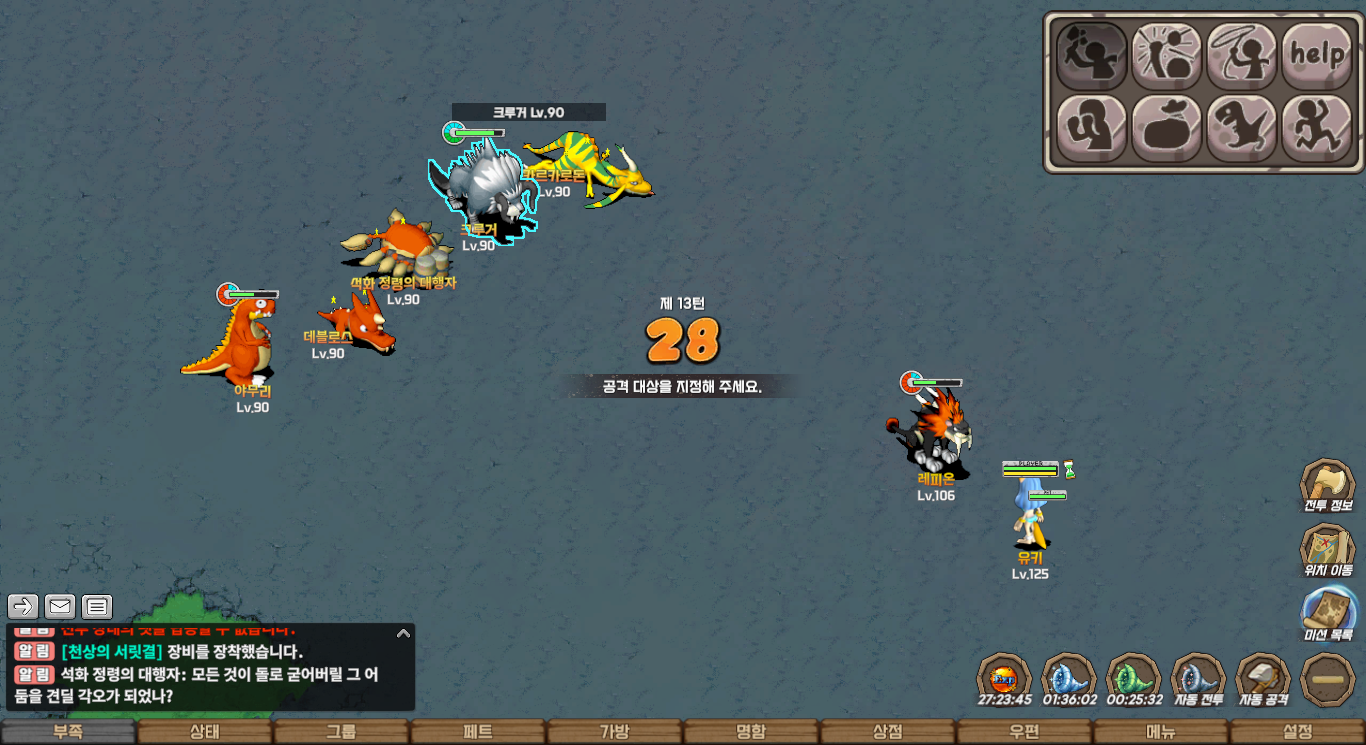Toggle 자동 공격 auto attack
1366x745 pixels.
tap(1263, 679)
